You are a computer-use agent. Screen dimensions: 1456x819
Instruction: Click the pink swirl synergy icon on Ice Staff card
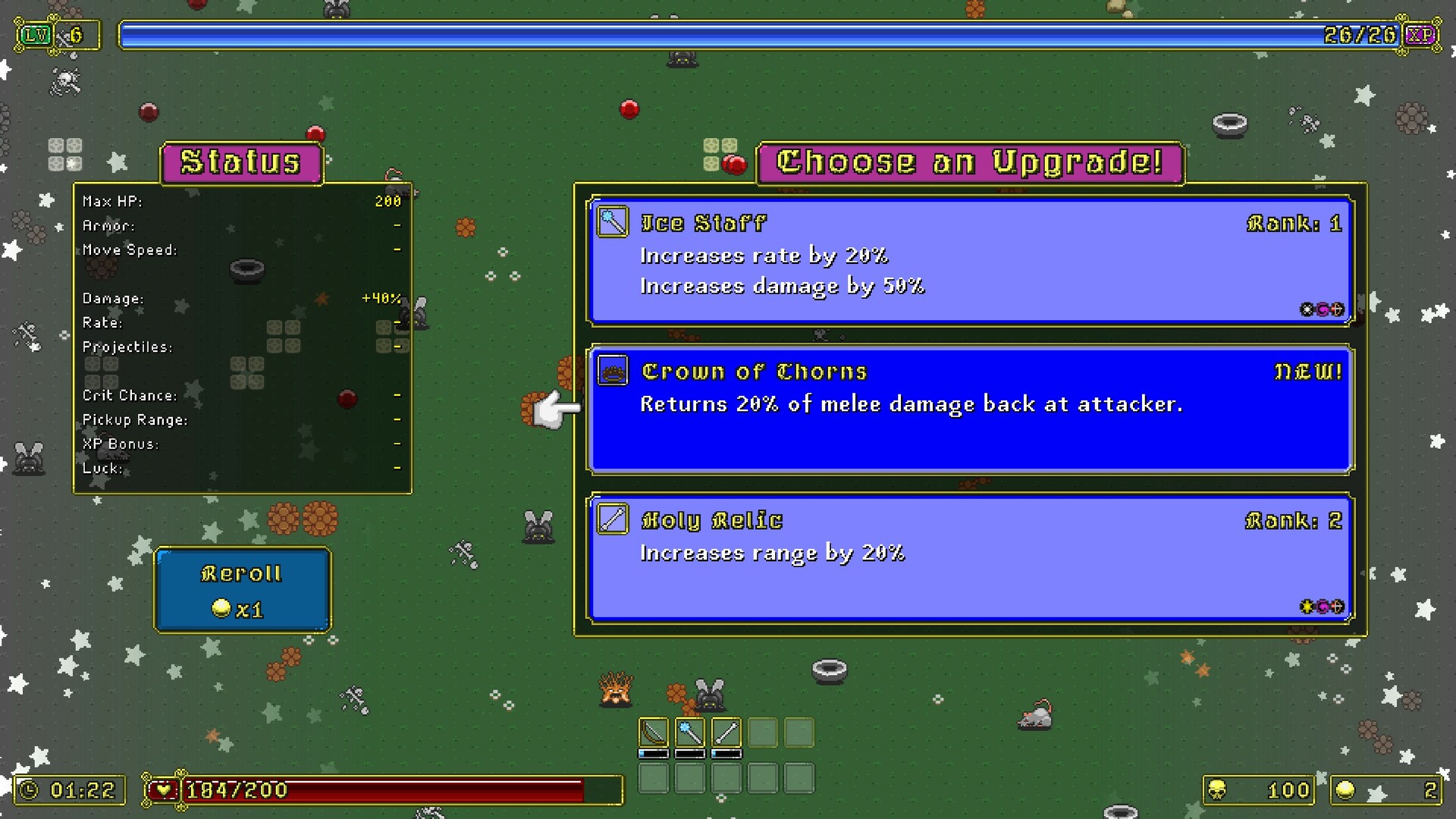point(1321,309)
